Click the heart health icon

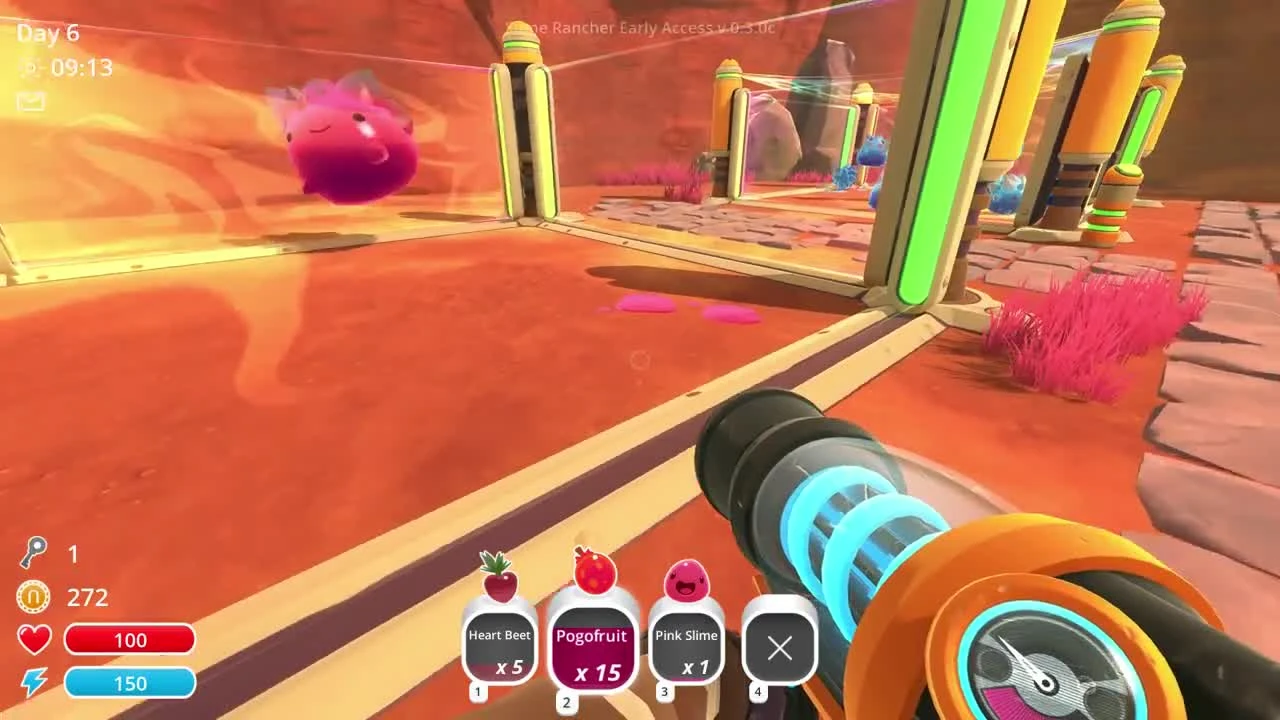[32, 639]
